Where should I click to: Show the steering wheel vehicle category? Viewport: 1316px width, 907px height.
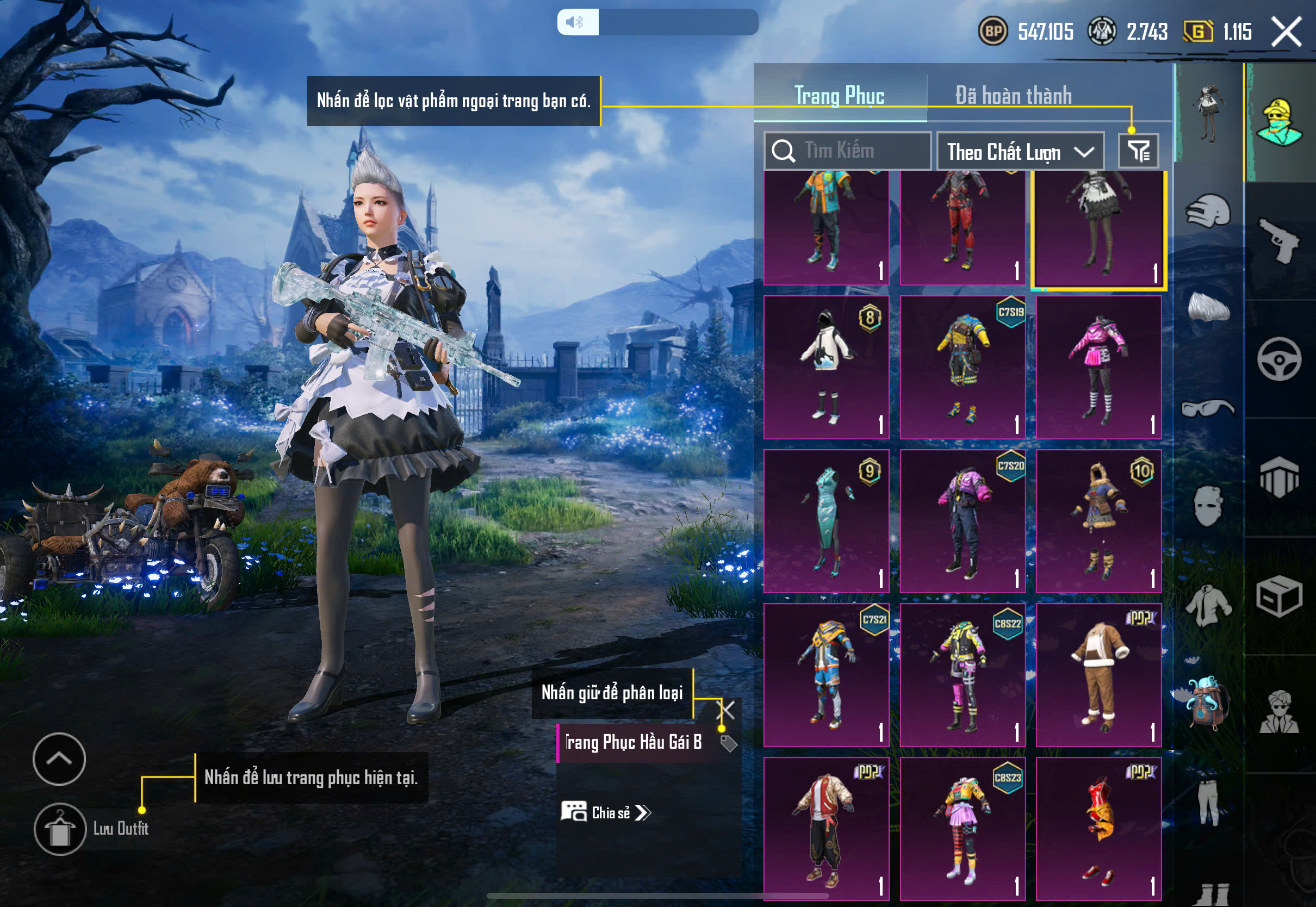pyautogui.click(x=1279, y=359)
